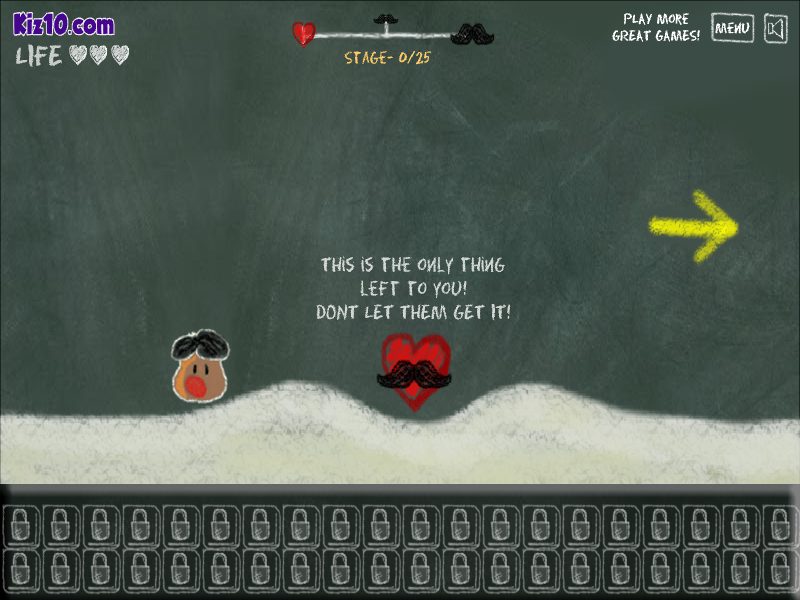Visit the Kiz10.com logo link

63,25
